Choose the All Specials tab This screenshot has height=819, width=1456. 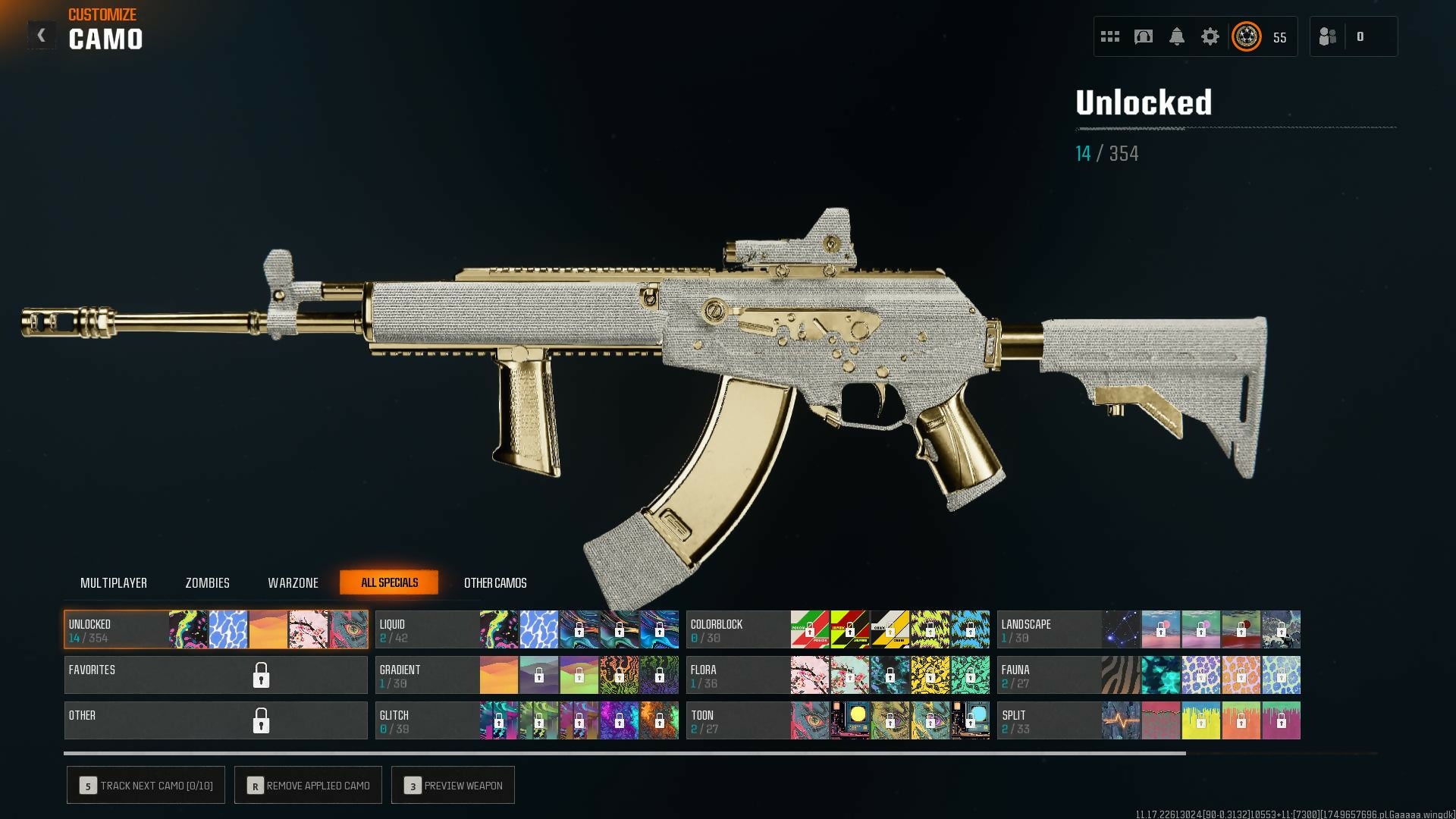point(389,582)
